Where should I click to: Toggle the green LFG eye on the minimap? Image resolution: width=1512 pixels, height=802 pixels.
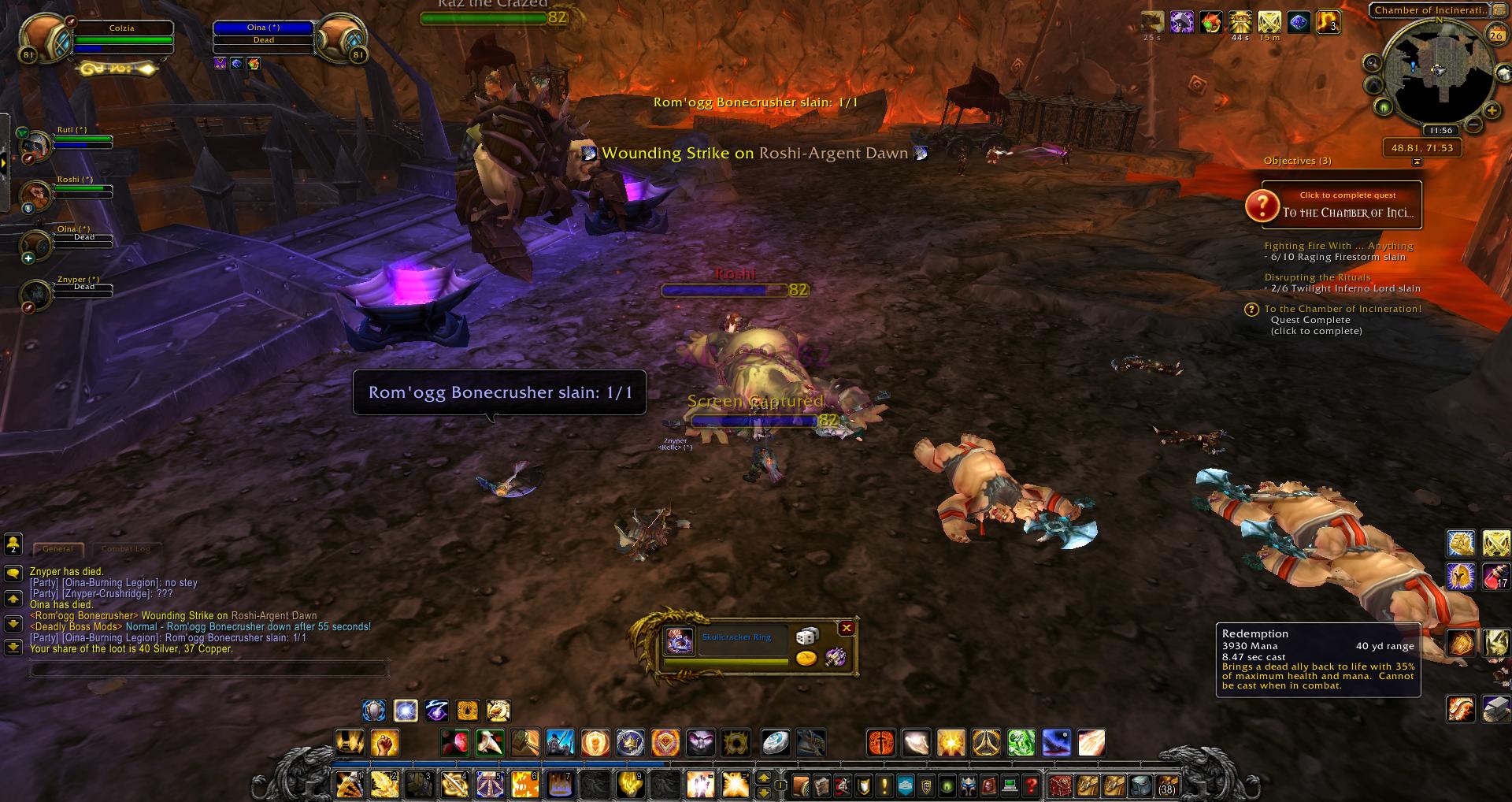[x=1384, y=107]
